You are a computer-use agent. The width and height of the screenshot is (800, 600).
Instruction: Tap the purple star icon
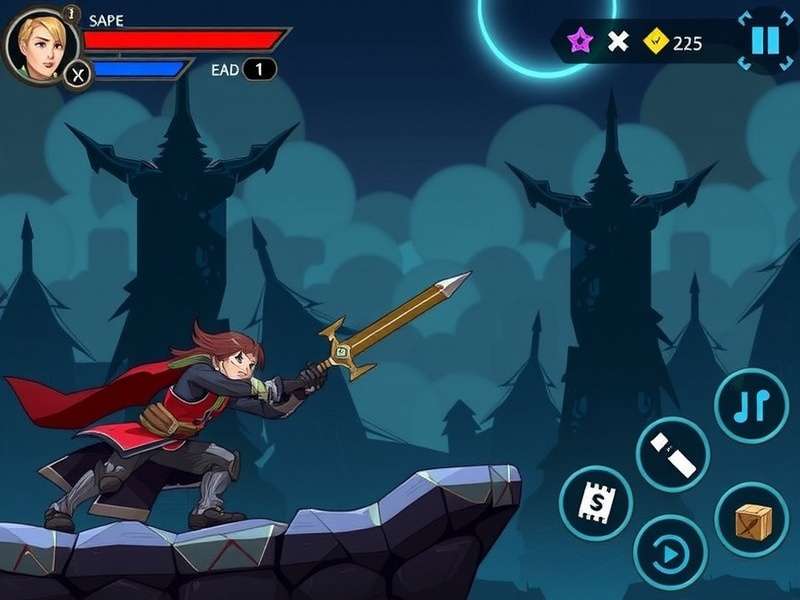coord(580,41)
